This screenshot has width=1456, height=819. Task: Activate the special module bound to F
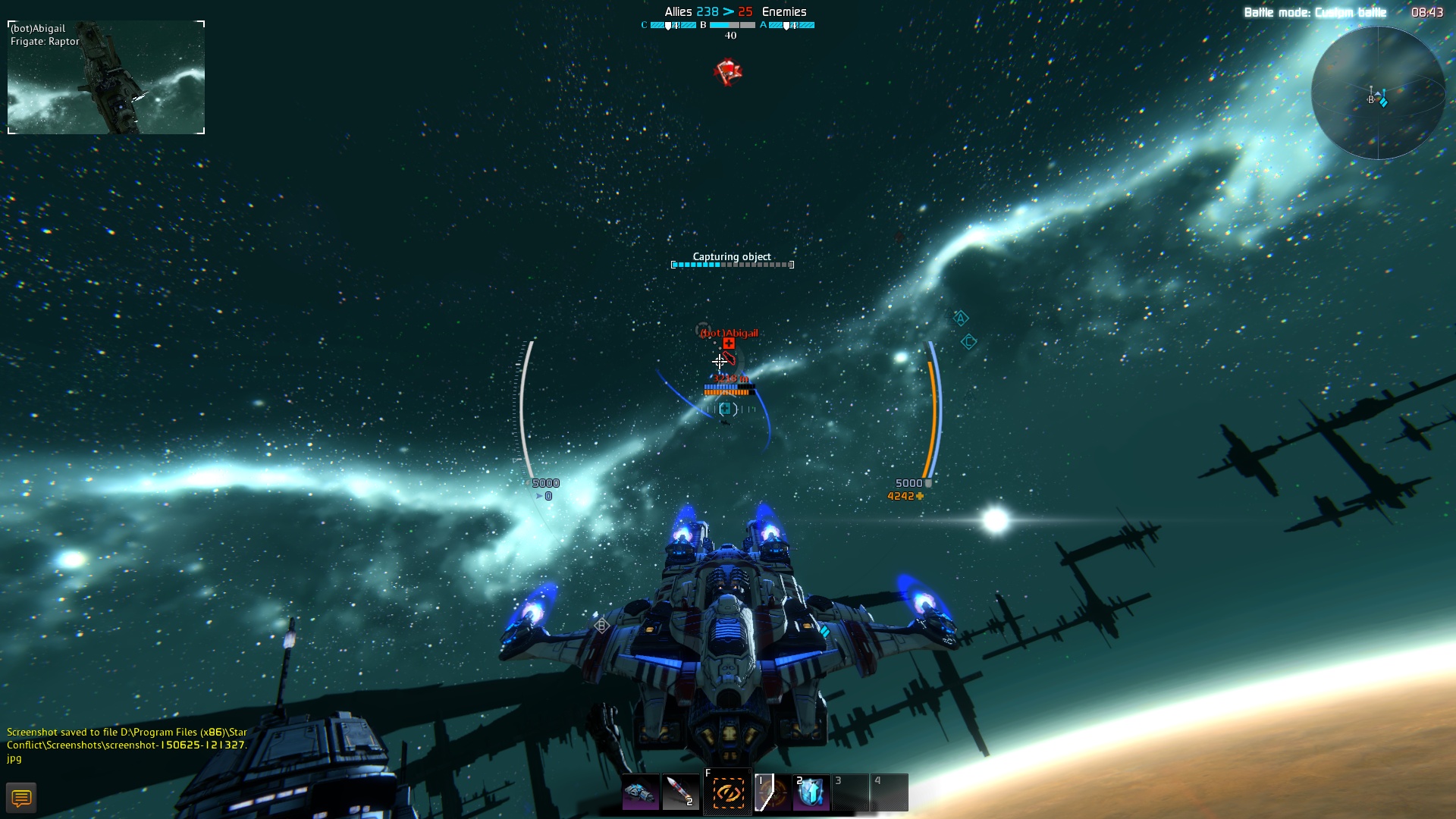click(x=726, y=791)
